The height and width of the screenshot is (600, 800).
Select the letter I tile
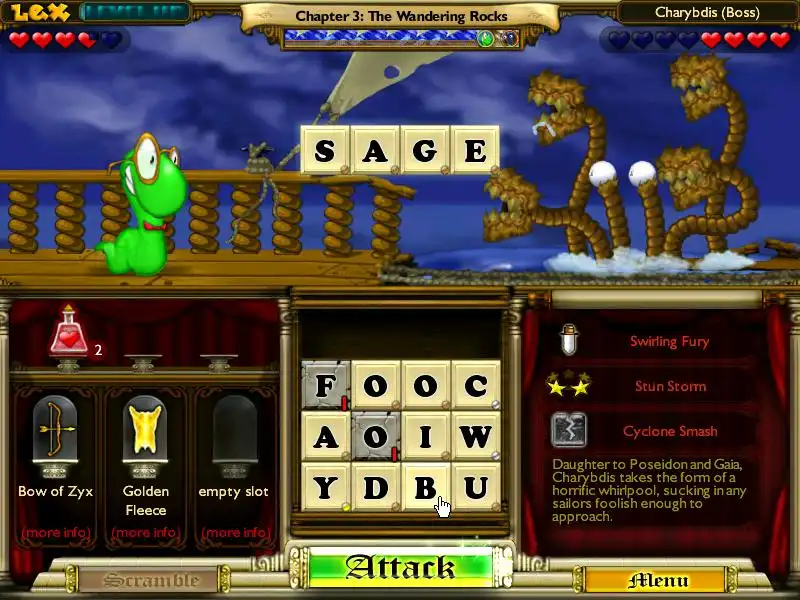[x=425, y=436]
